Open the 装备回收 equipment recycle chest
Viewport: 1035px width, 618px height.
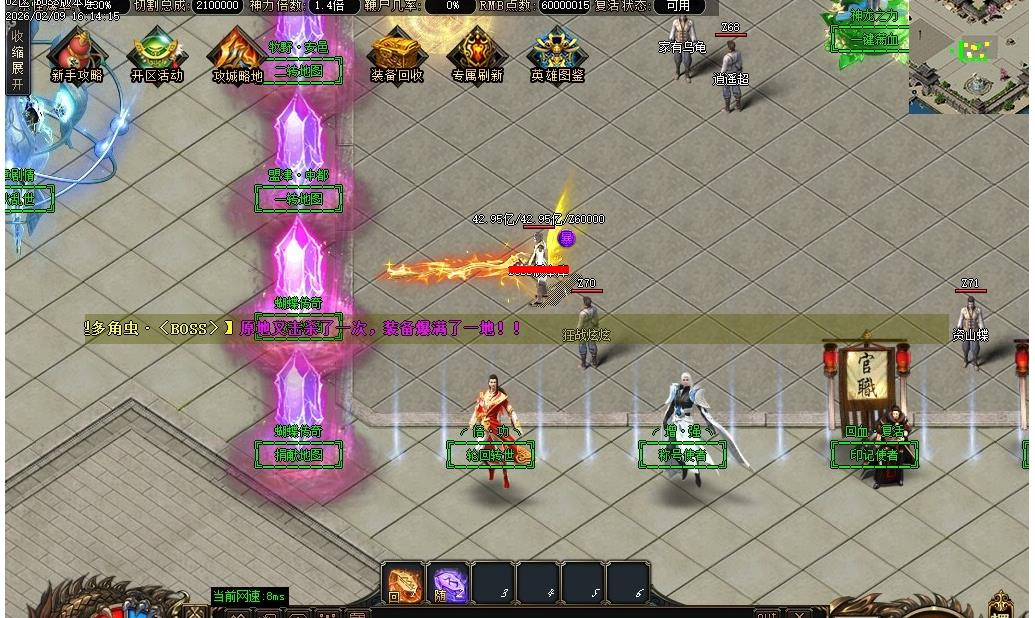pos(397,54)
